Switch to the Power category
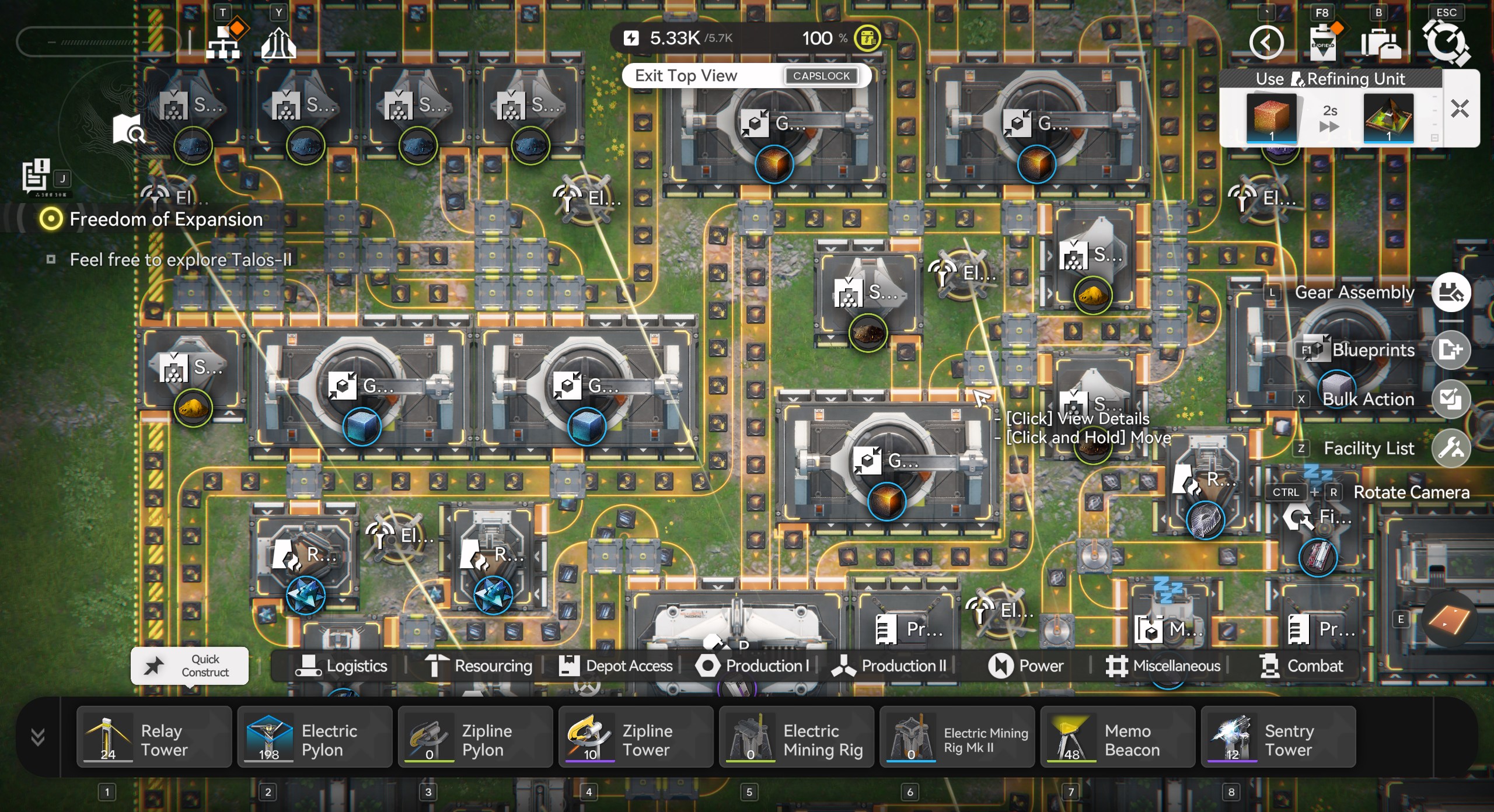 1026,666
